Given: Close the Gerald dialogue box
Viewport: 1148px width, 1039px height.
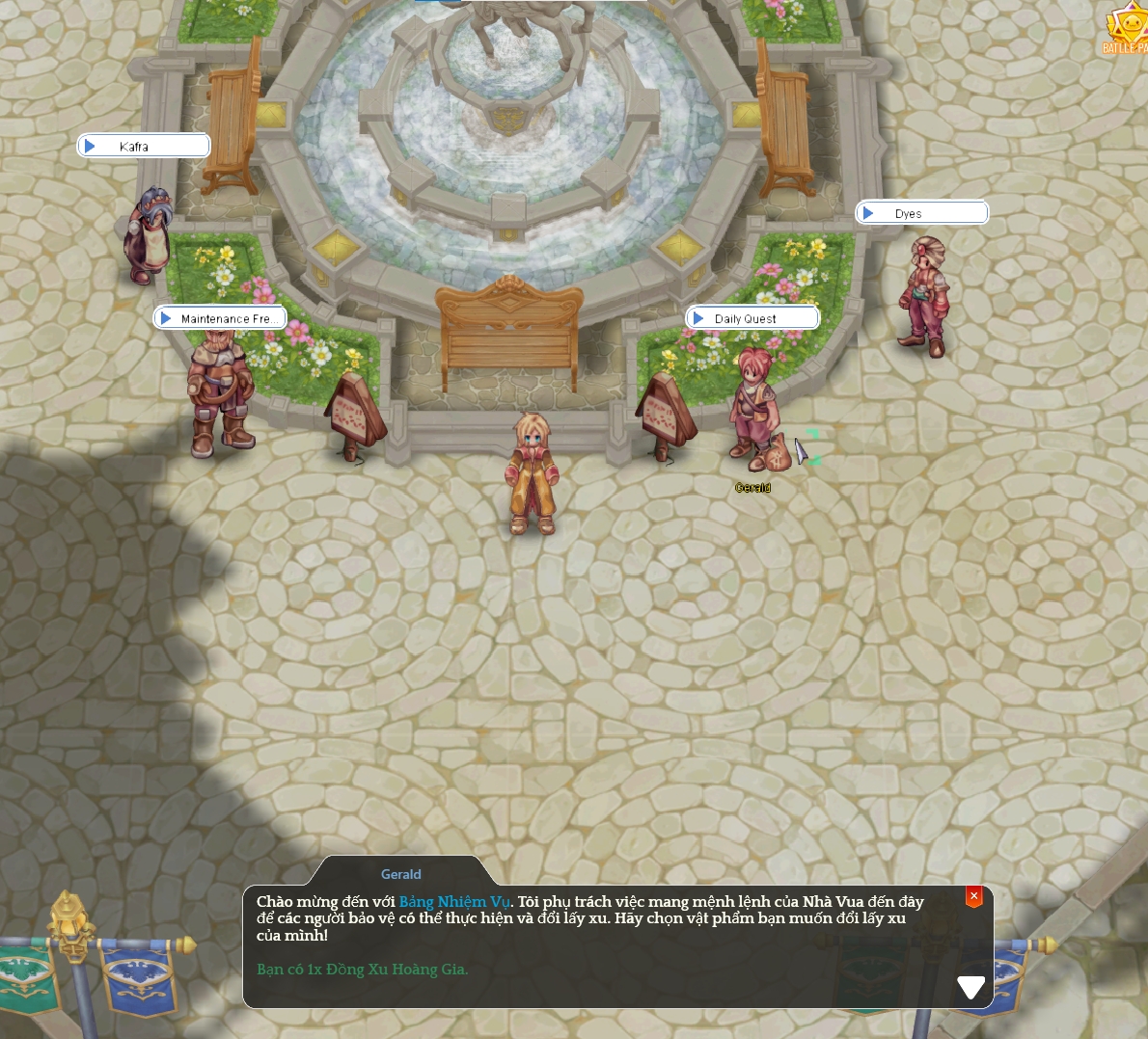Looking at the screenshot, I should tap(973, 896).
